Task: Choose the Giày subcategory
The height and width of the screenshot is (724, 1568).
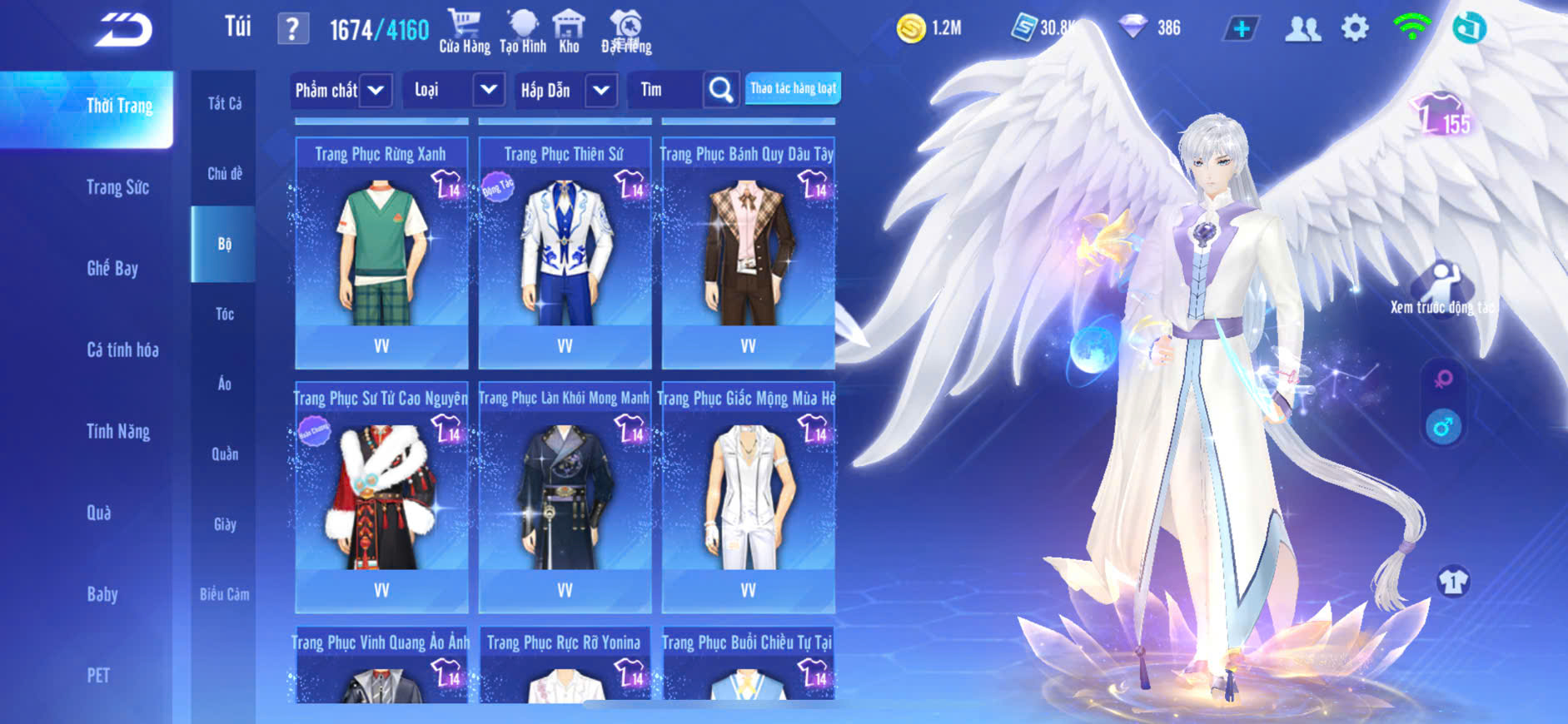Action: [x=224, y=524]
